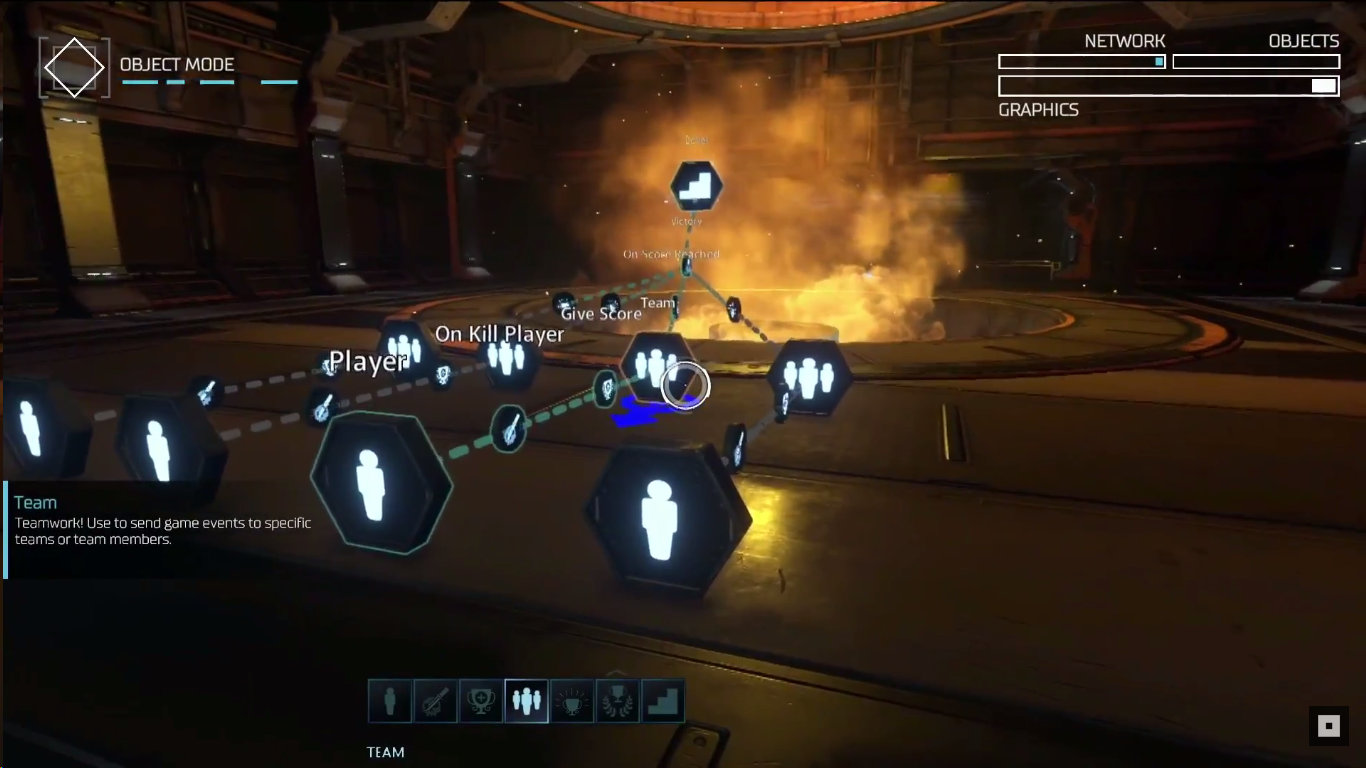Choose the glowing trophy icon in the toolbar
Viewport: 1366px width, 768px height.
[x=573, y=701]
